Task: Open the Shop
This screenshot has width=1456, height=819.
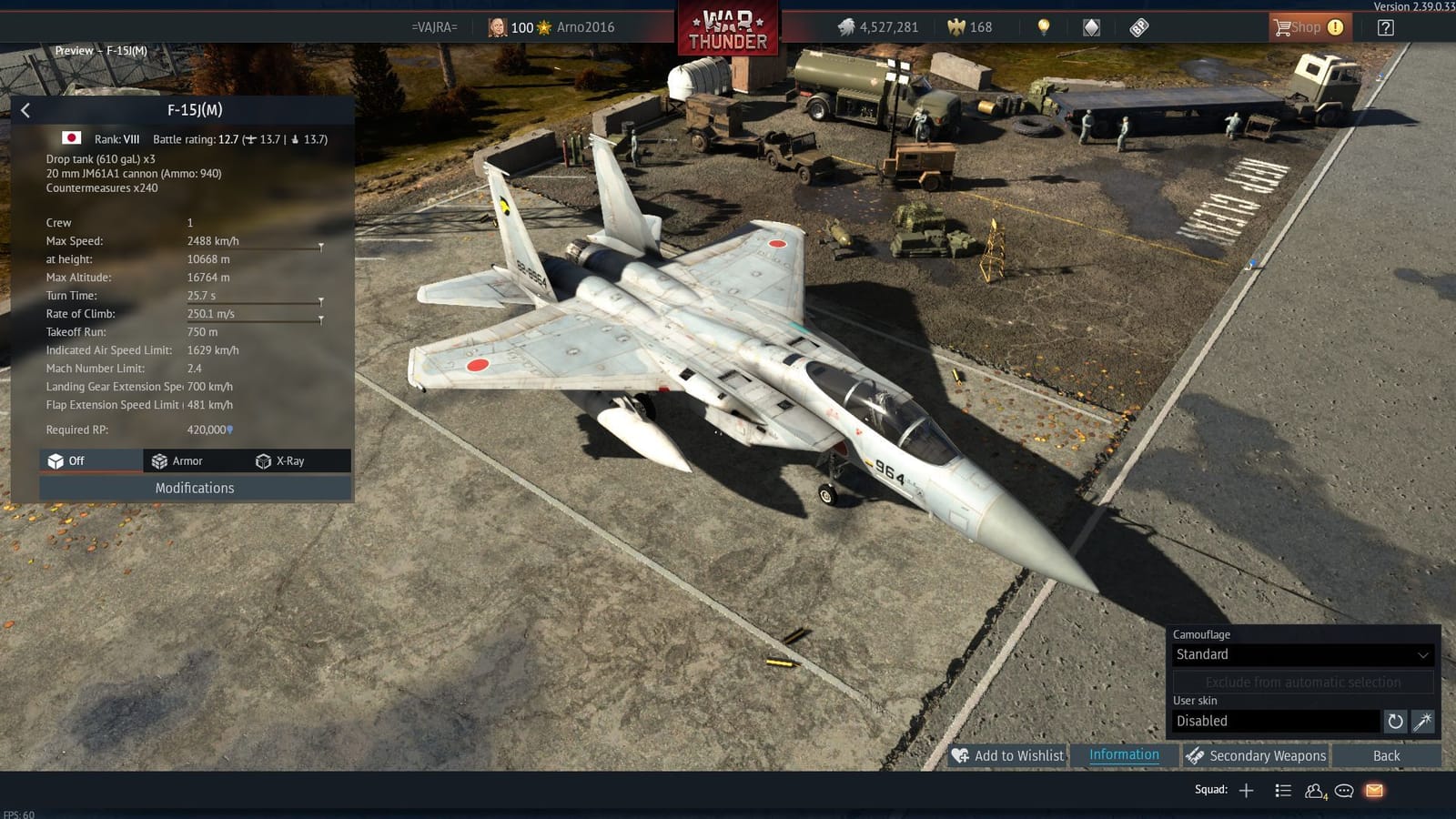Action: [1308, 26]
